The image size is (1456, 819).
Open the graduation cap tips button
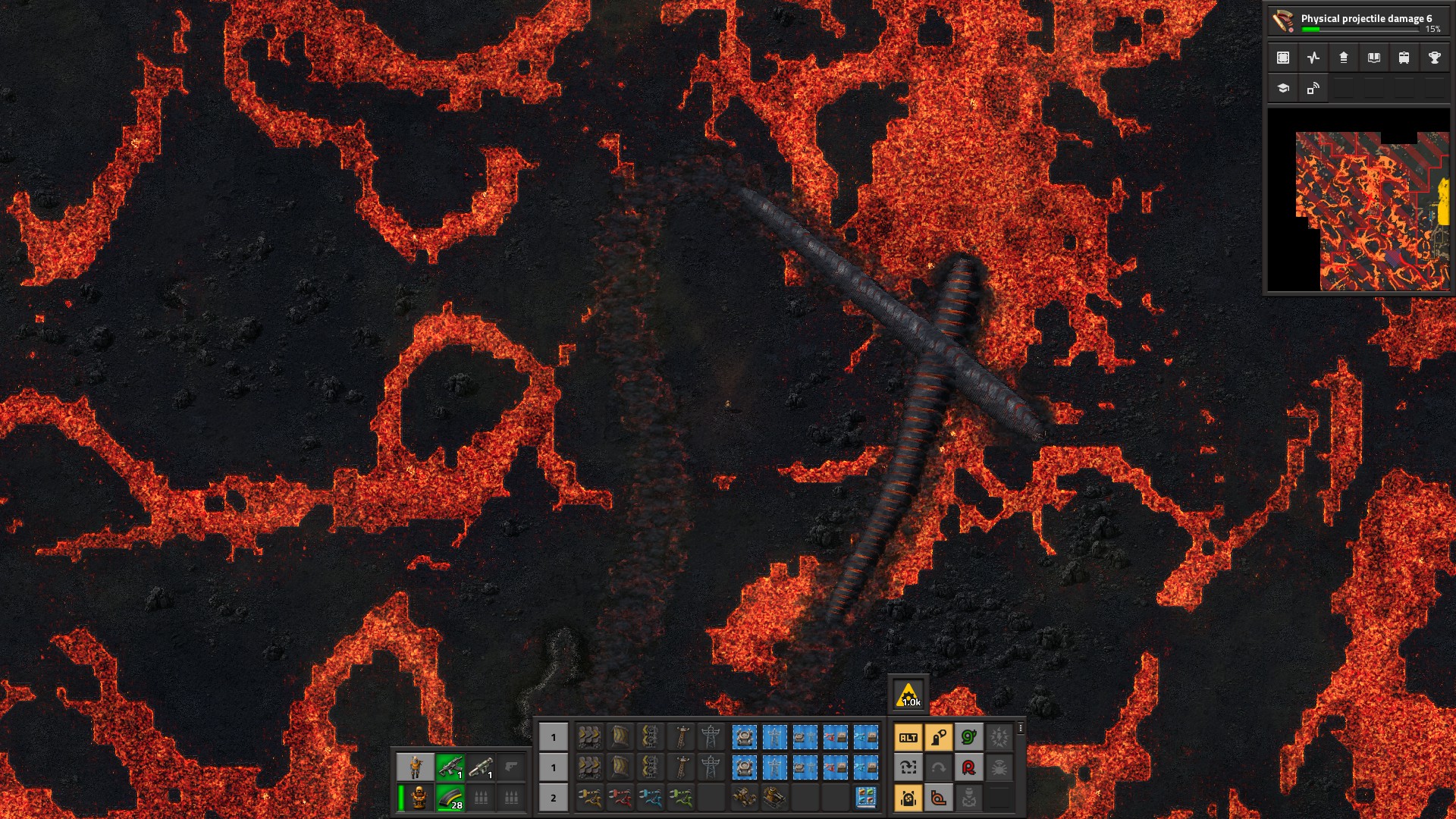(1283, 88)
